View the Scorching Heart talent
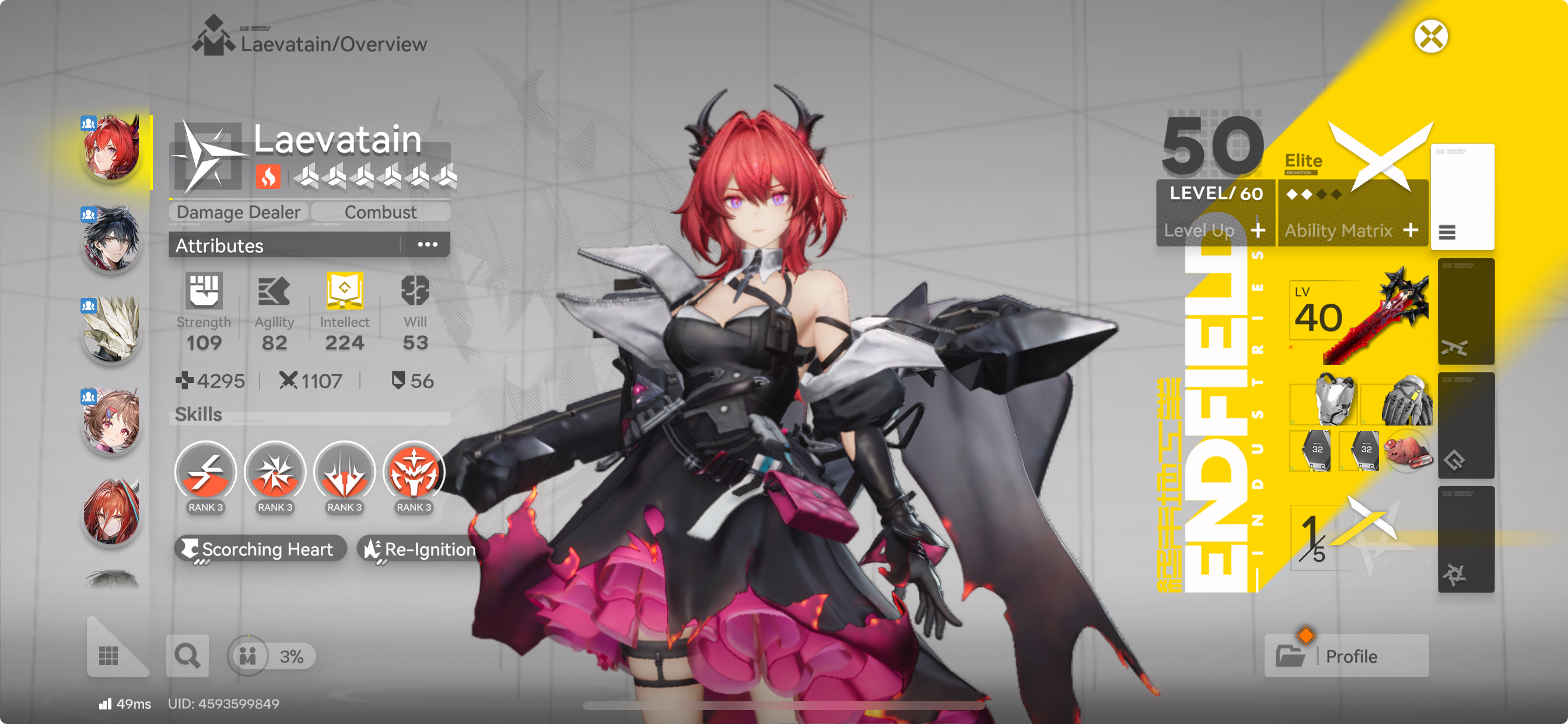1568x724 pixels. [261, 549]
